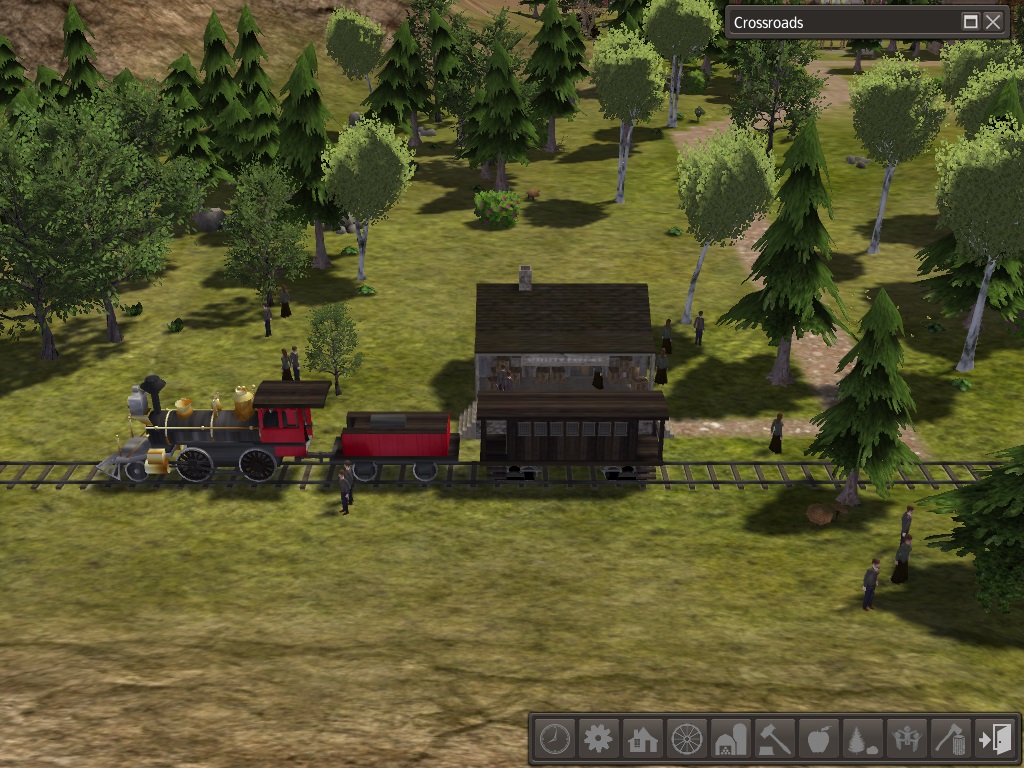Activate the axe and stump removal tool
The width and height of the screenshot is (1024, 768).
[951, 739]
